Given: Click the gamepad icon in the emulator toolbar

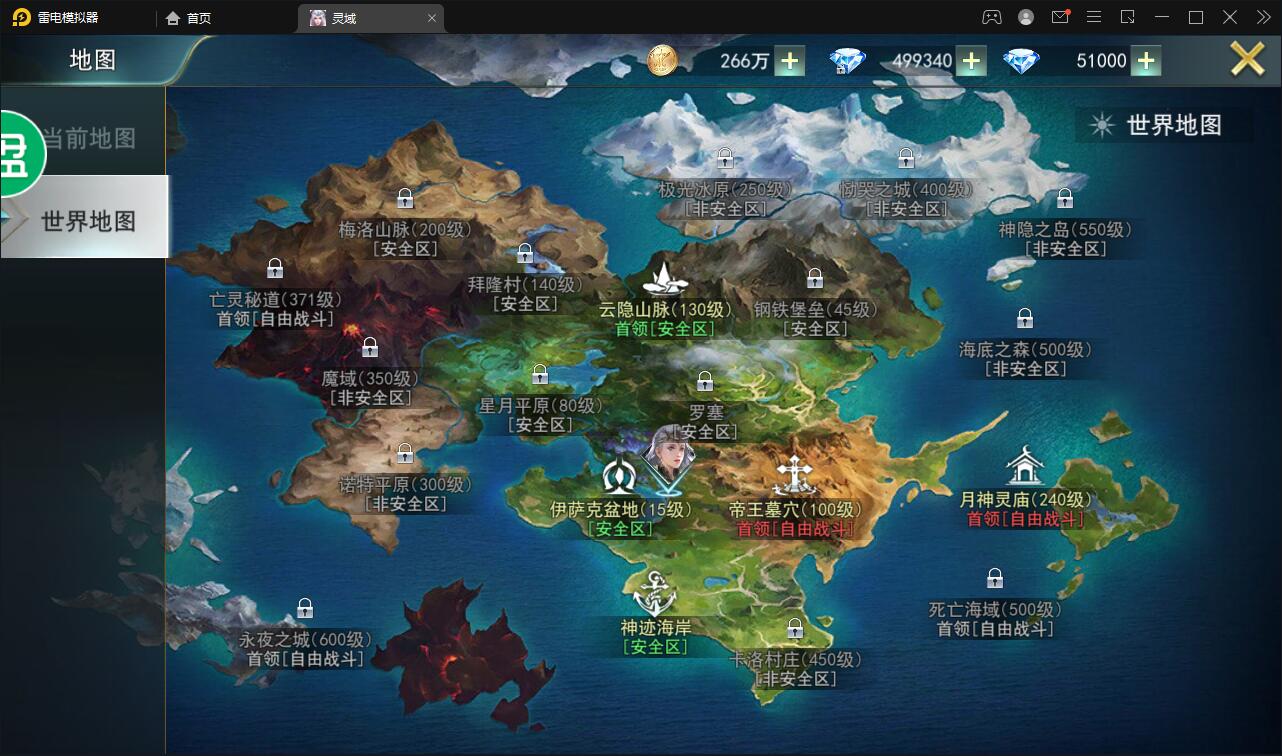Looking at the screenshot, I should [990, 17].
